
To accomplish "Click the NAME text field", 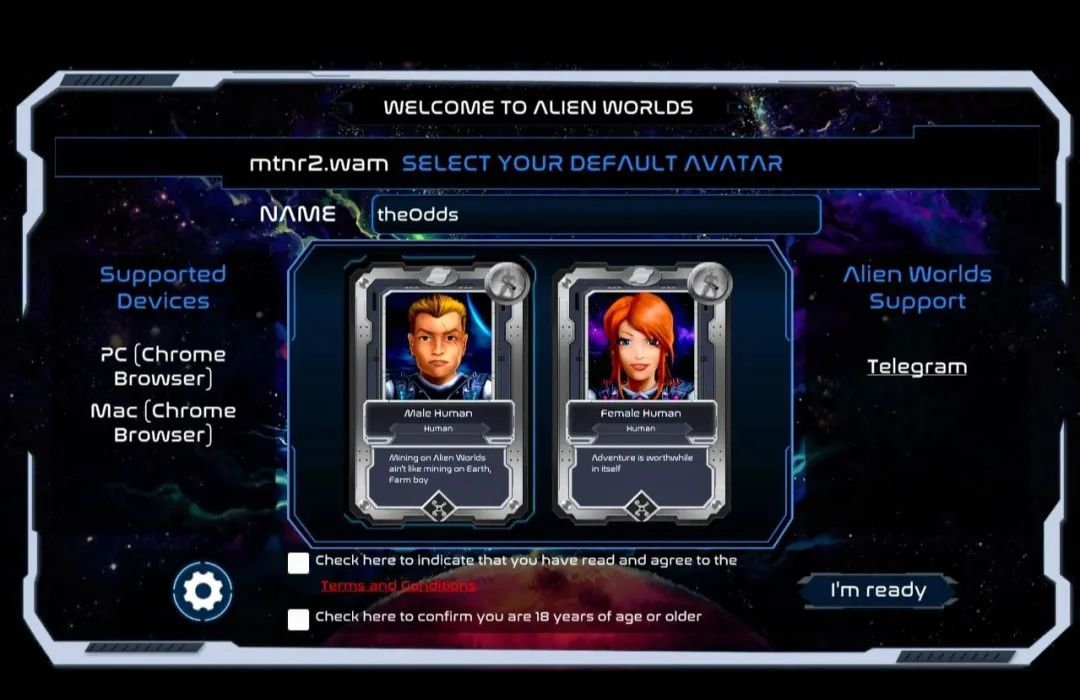I will click(596, 215).
